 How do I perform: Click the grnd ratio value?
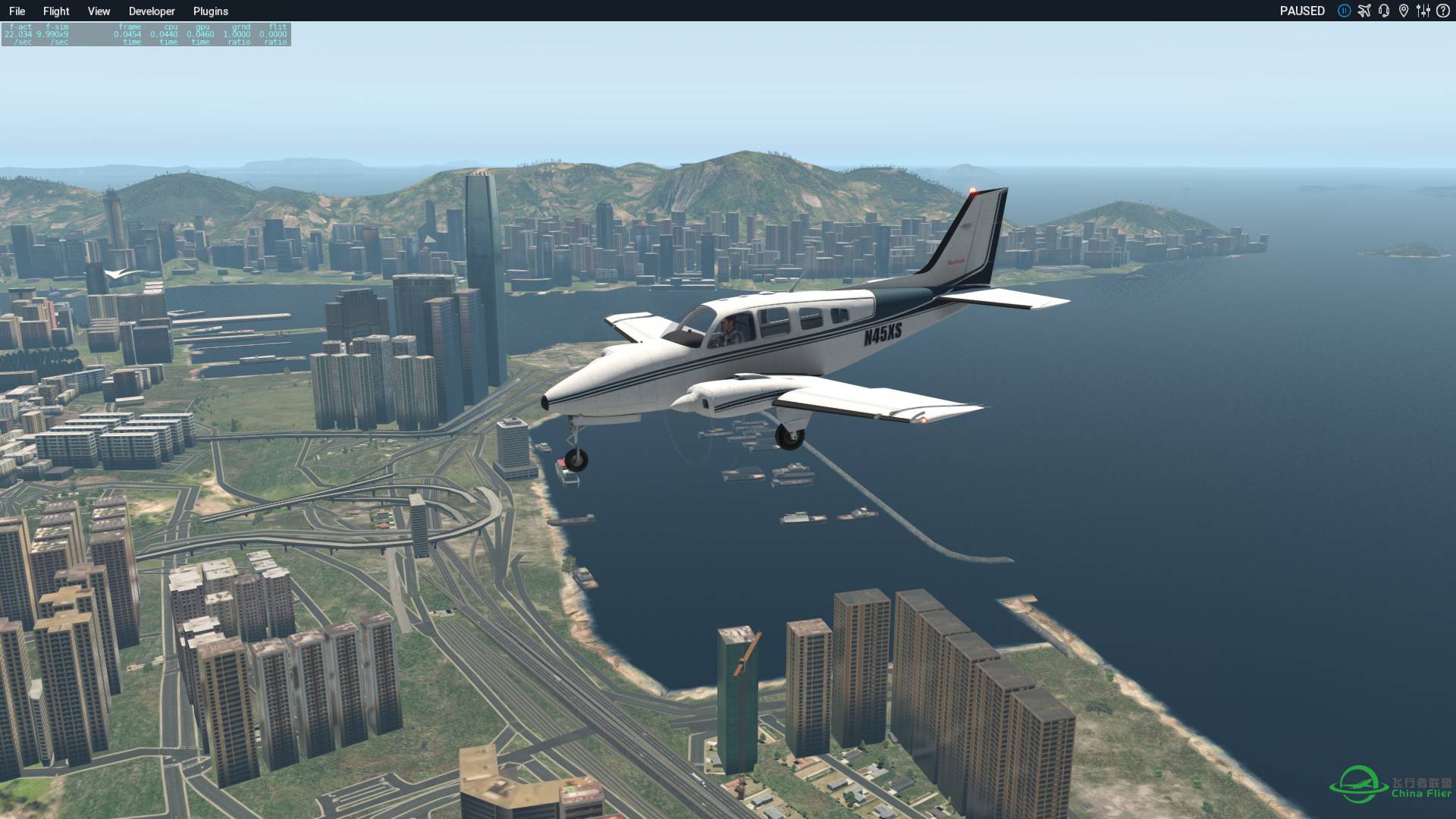(237, 34)
